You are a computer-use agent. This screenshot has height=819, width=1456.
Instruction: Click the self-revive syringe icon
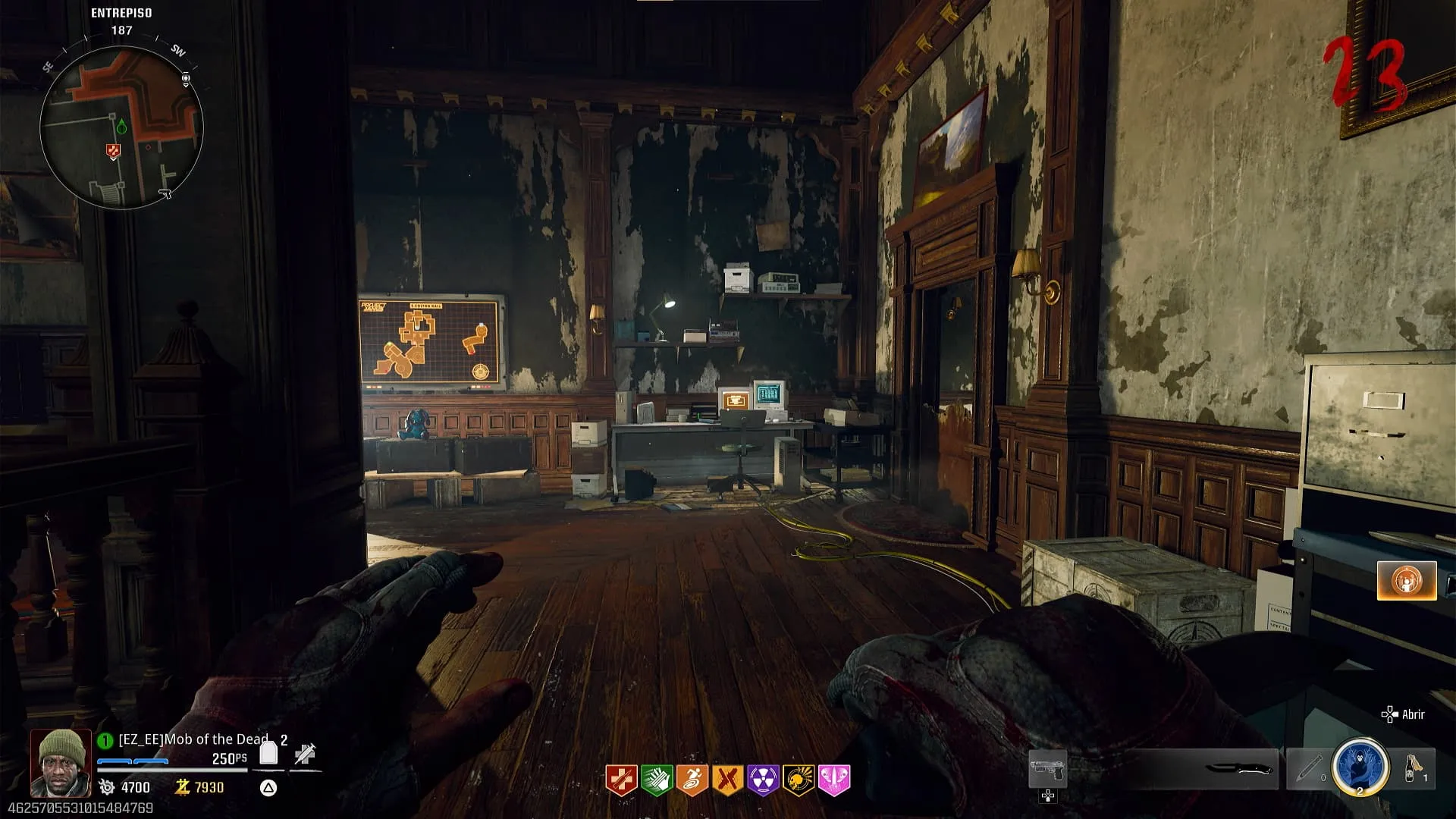pos(305,754)
